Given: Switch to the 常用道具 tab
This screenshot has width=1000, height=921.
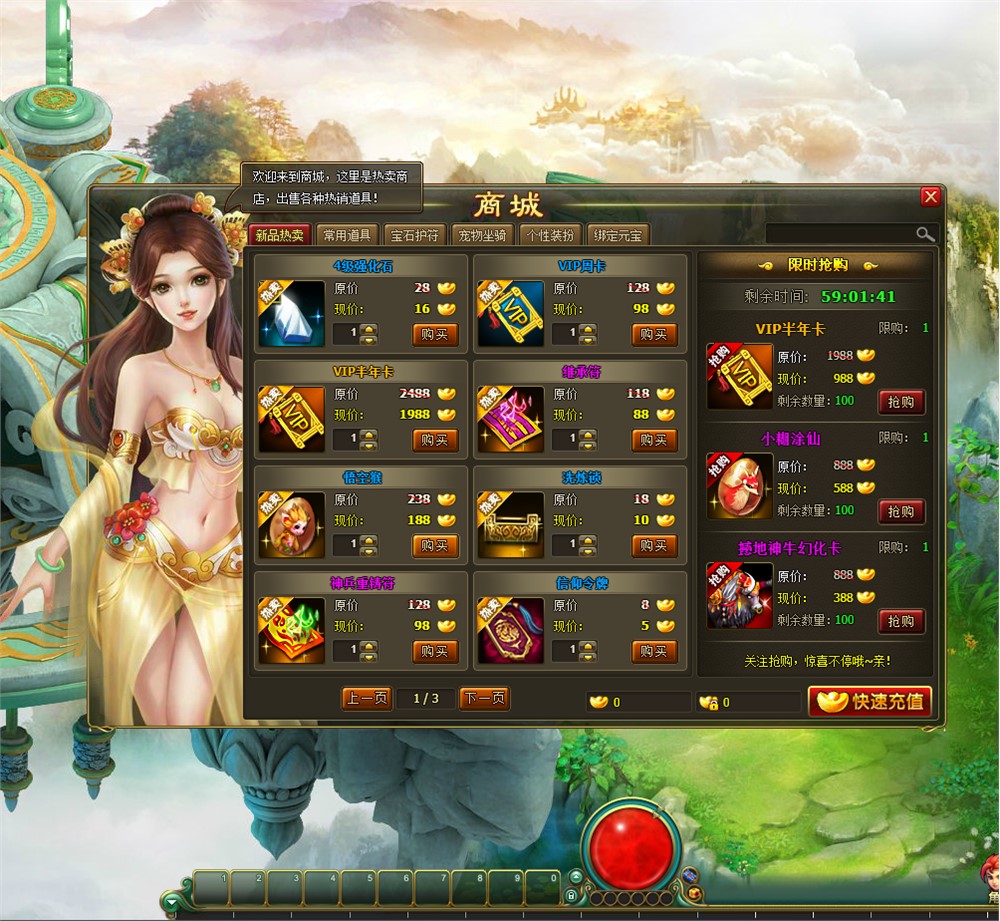Looking at the screenshot, I should (x=346, y=236).
